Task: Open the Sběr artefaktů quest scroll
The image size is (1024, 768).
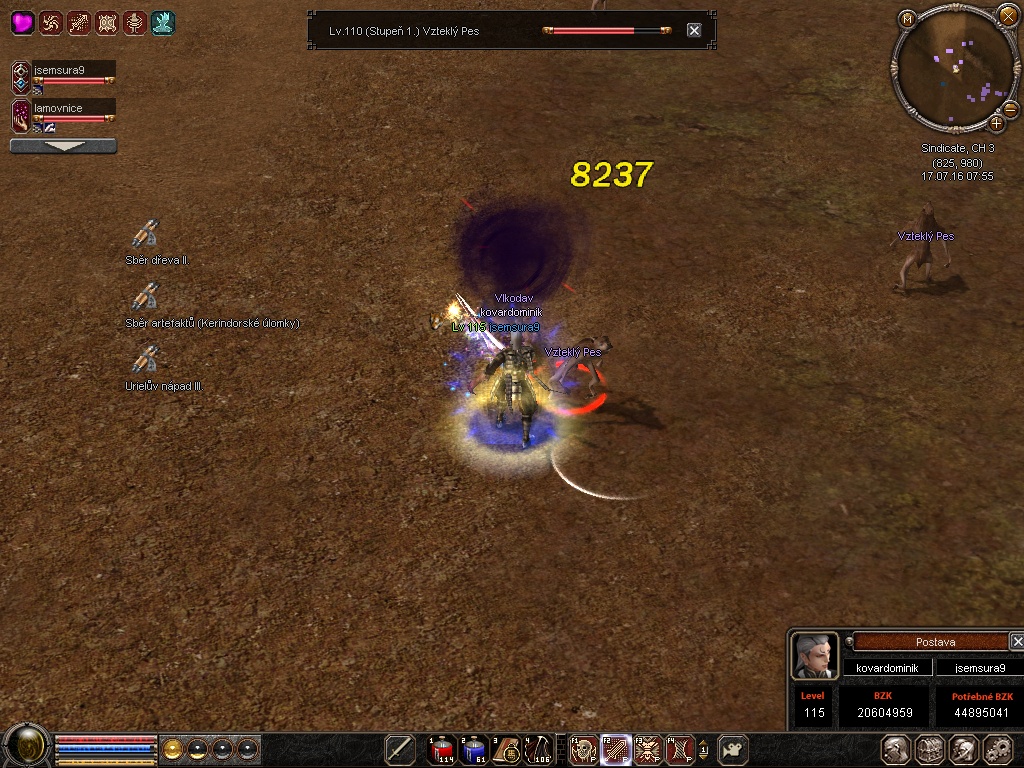Action: (146, 297)
